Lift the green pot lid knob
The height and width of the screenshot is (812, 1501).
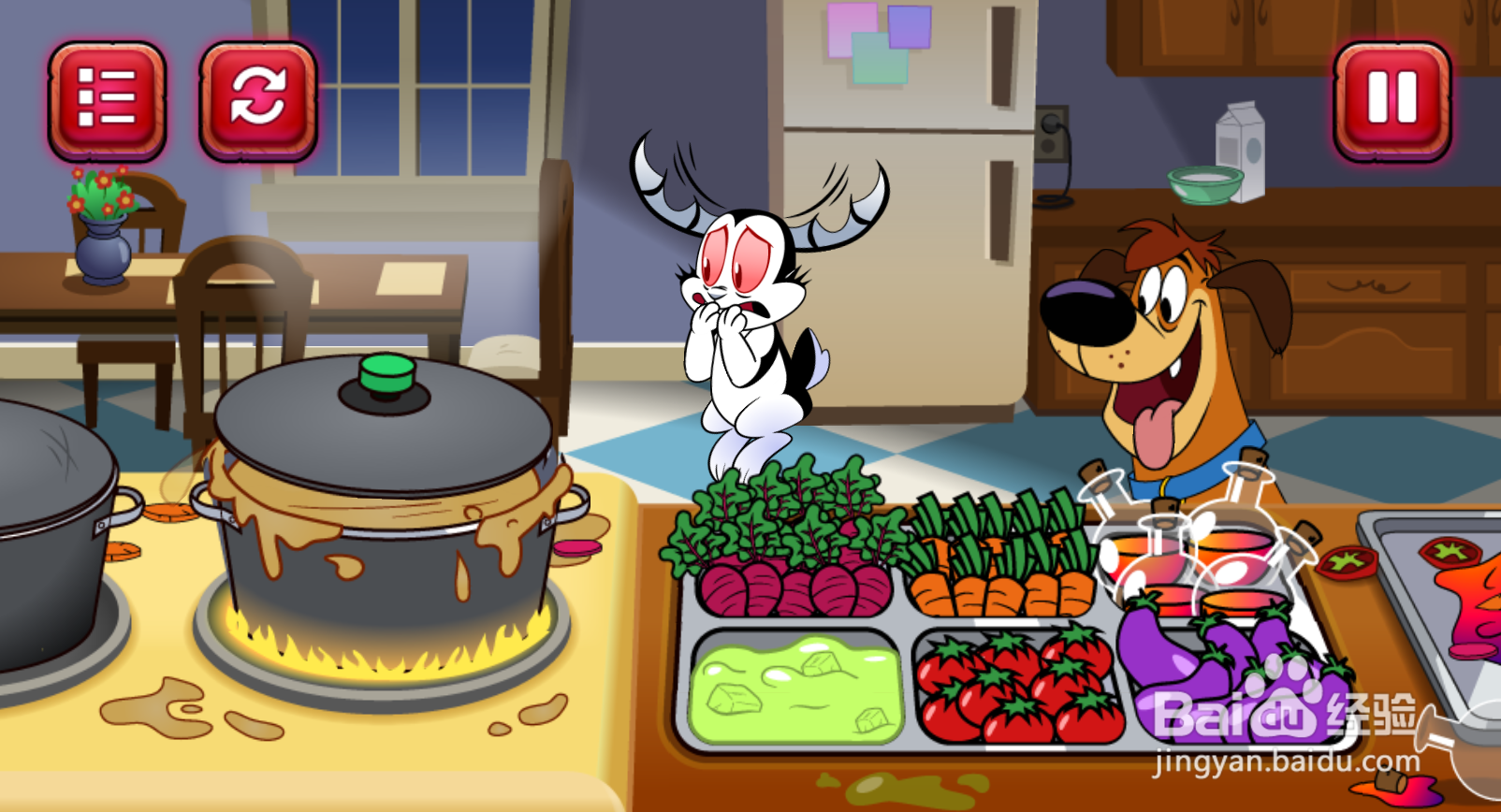(388, 374)
